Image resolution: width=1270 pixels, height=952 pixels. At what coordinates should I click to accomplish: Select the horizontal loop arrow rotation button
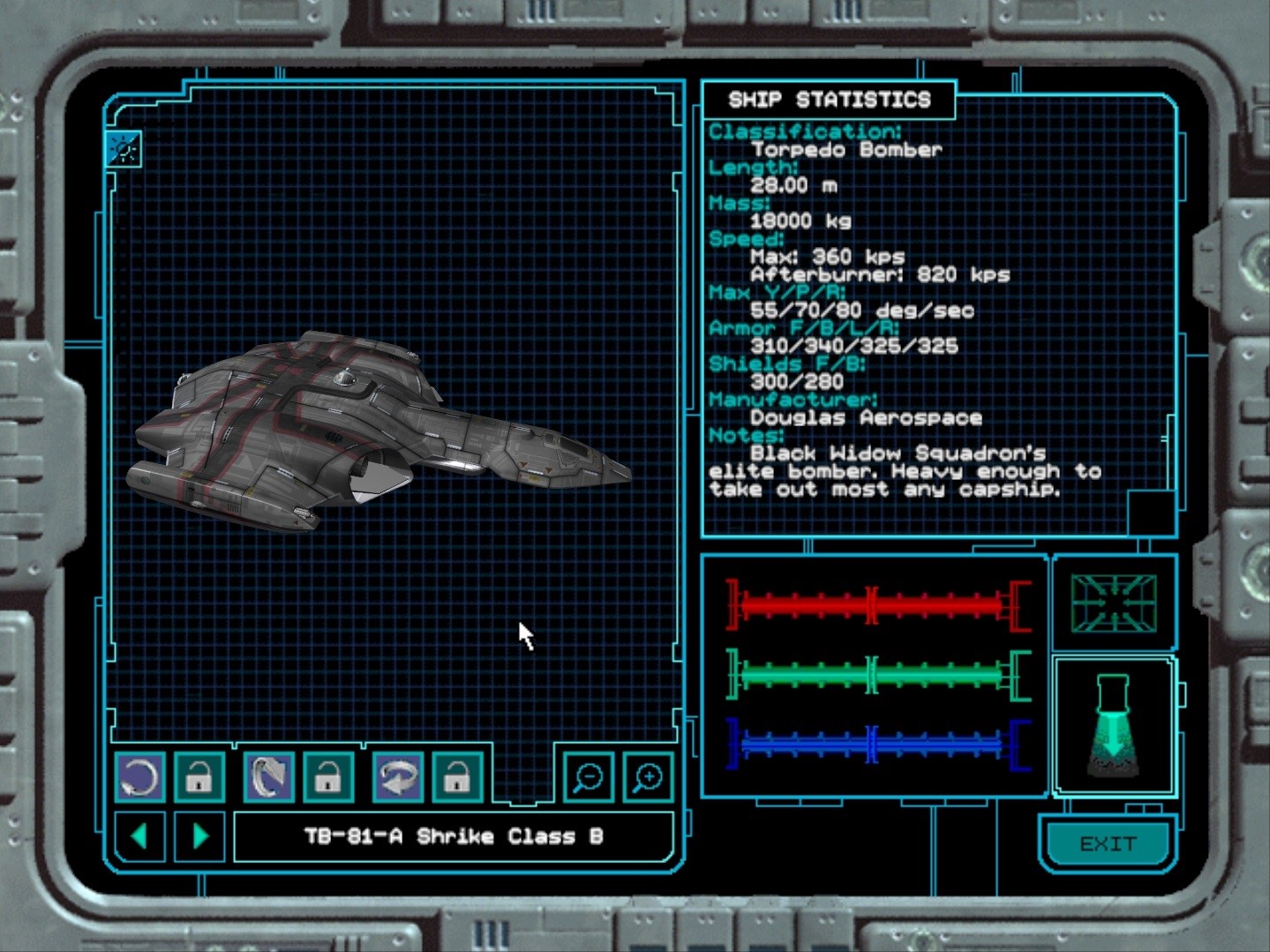pos(397,777)
